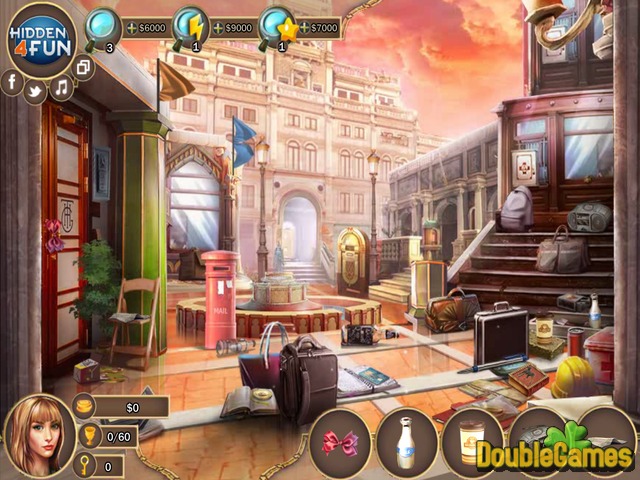The width and height of the screenshot is (640, 480).
Task: Toggle fullscreen window mode
Action: [84, 68]
